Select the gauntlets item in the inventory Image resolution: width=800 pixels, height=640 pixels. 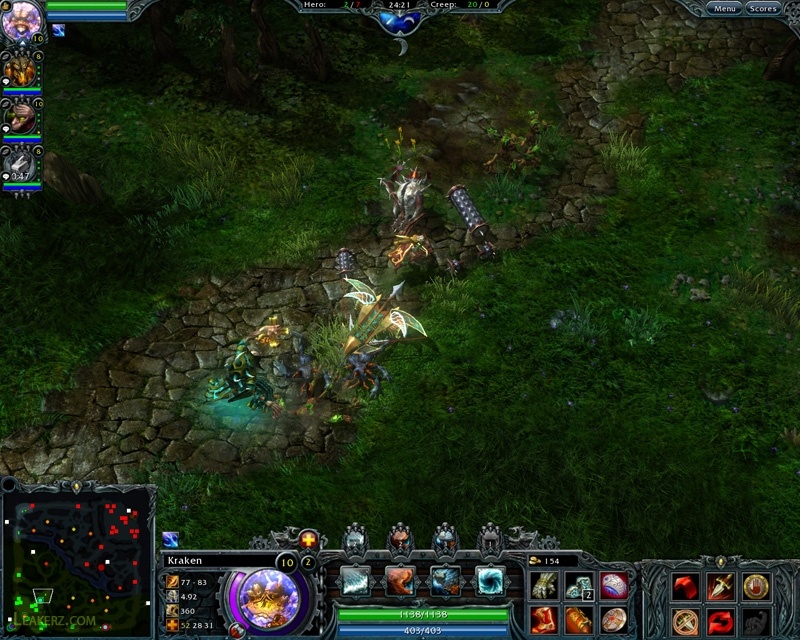pos(546,586)
